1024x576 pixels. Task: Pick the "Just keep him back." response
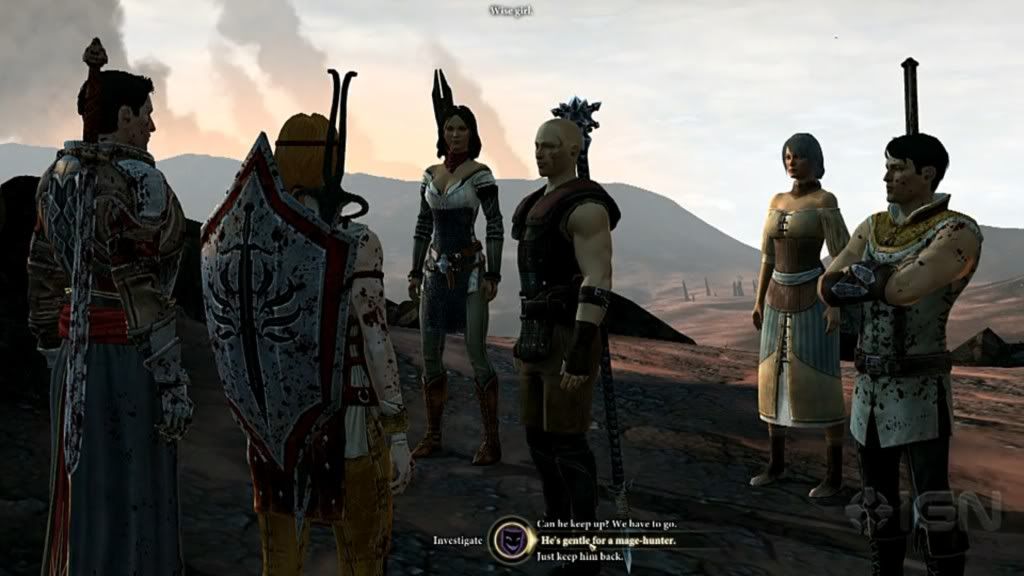pyautogui.click(x=579, y=556)
